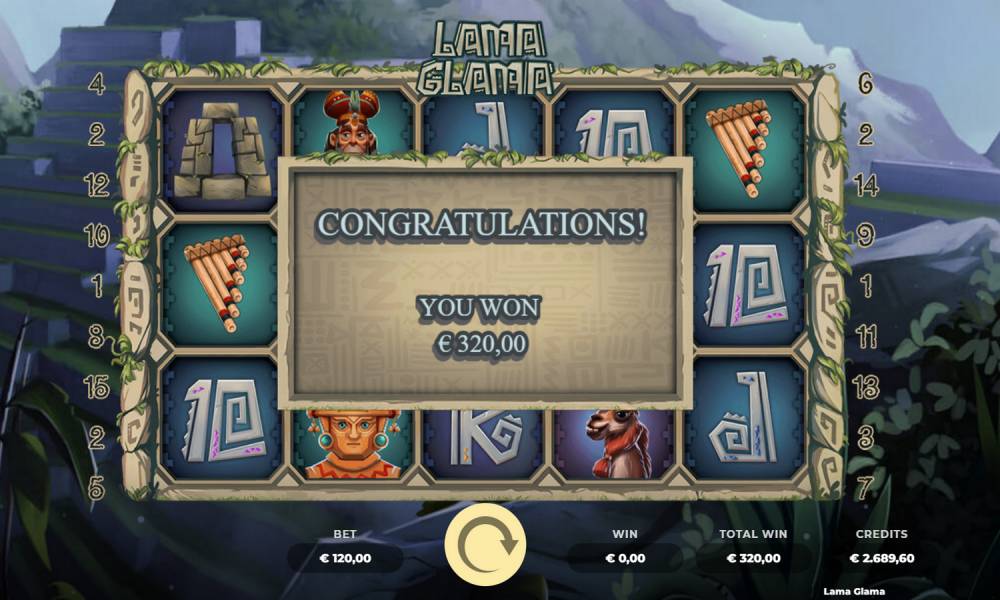Highlight payline number 15 marker
The image size is (1000, 600).
click(x=97, y=388)
